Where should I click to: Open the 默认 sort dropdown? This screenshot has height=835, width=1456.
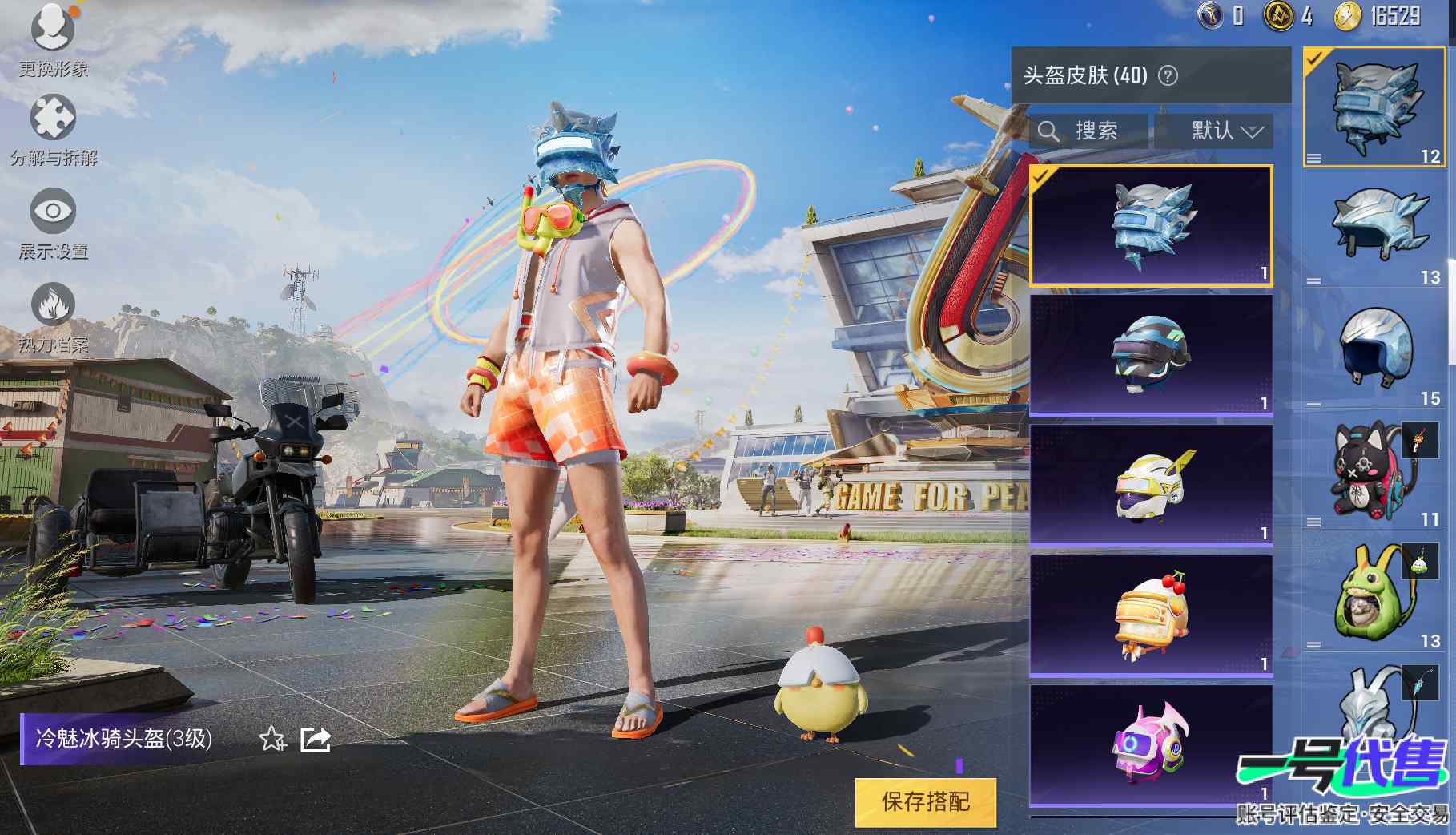[1213, 131]
